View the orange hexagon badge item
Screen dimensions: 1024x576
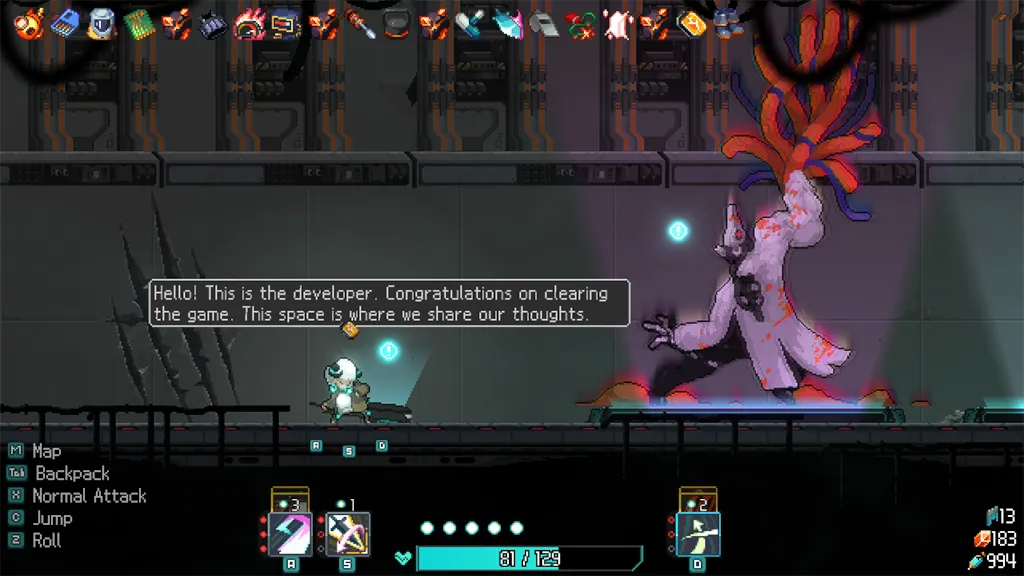pyautogui.click(x=691, y=23)
